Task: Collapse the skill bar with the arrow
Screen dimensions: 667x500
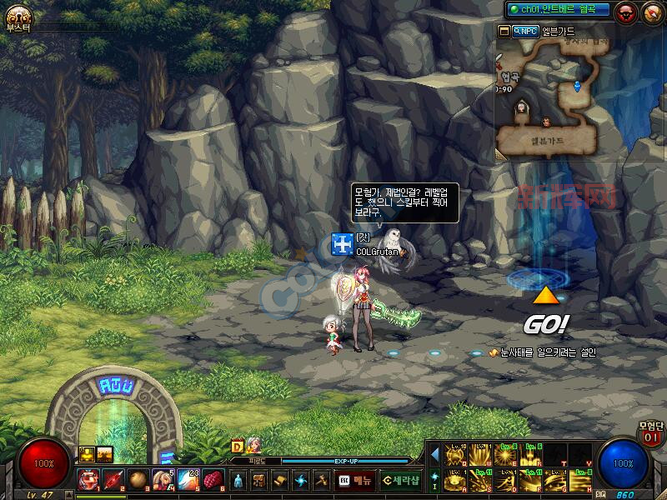Action: click(434, 455)
